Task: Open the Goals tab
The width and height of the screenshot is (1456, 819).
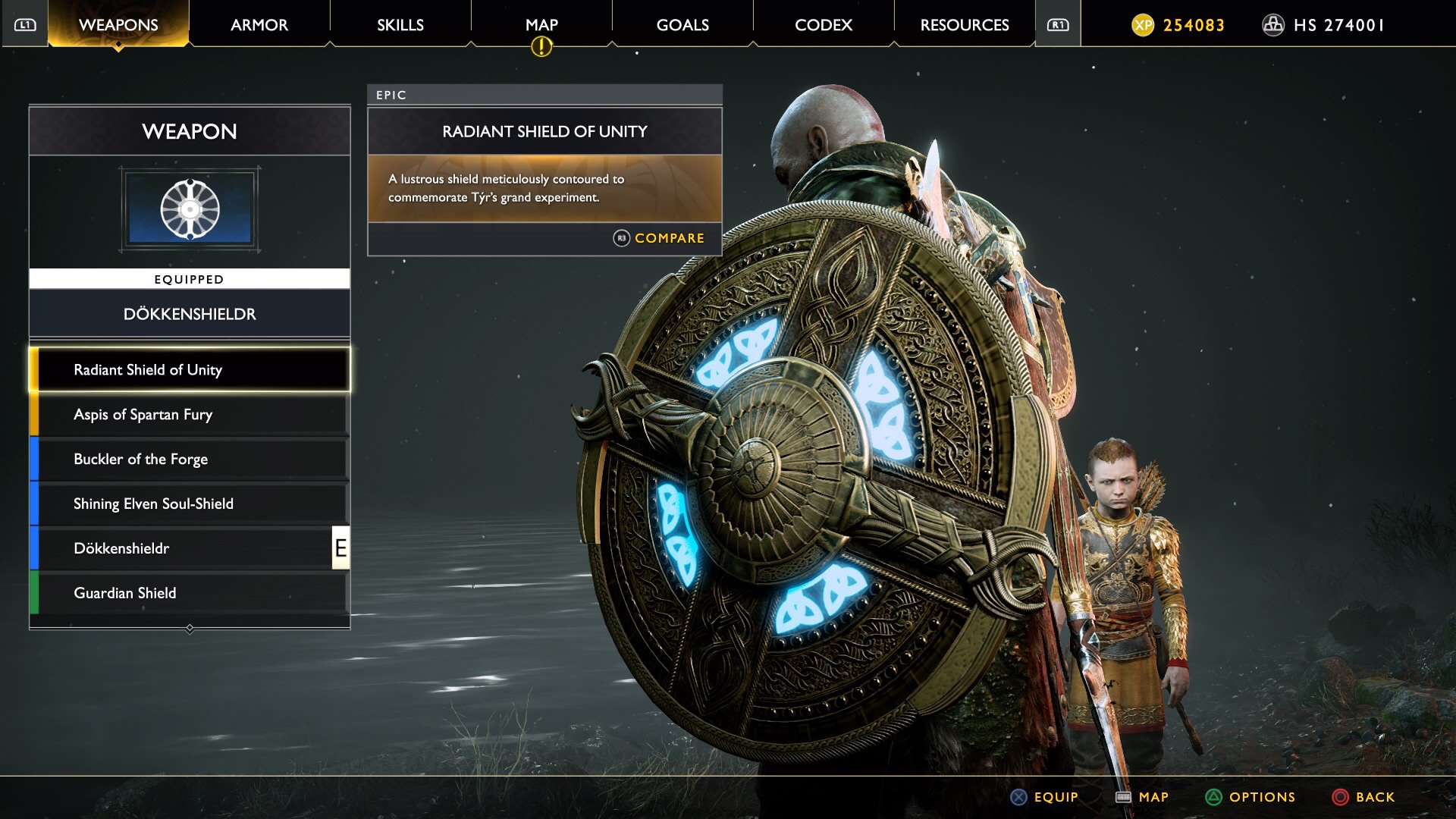Action: click(x=682, y=25)
